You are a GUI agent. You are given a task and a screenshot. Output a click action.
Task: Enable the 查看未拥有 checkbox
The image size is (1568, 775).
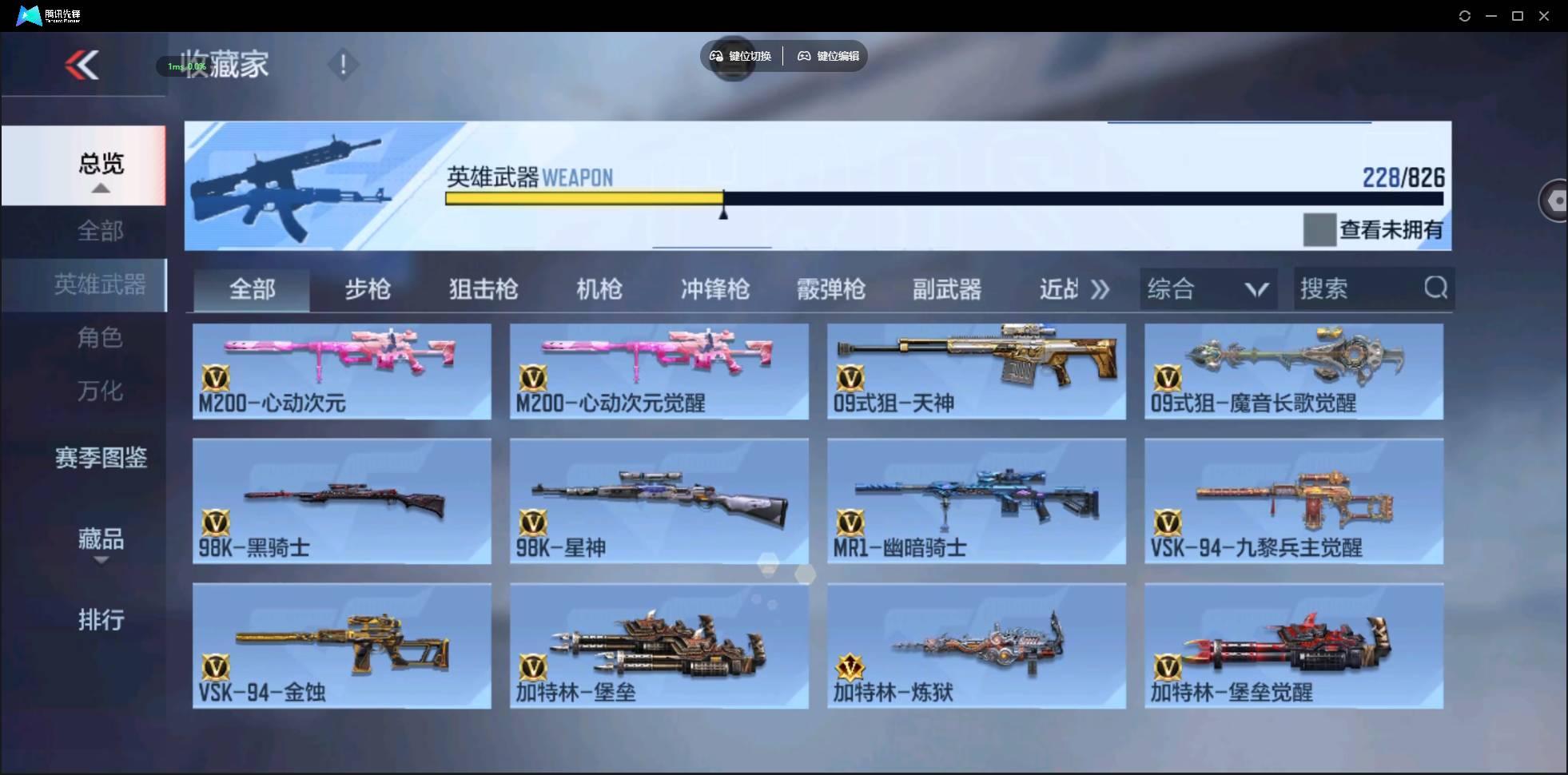coord(1319,229)
